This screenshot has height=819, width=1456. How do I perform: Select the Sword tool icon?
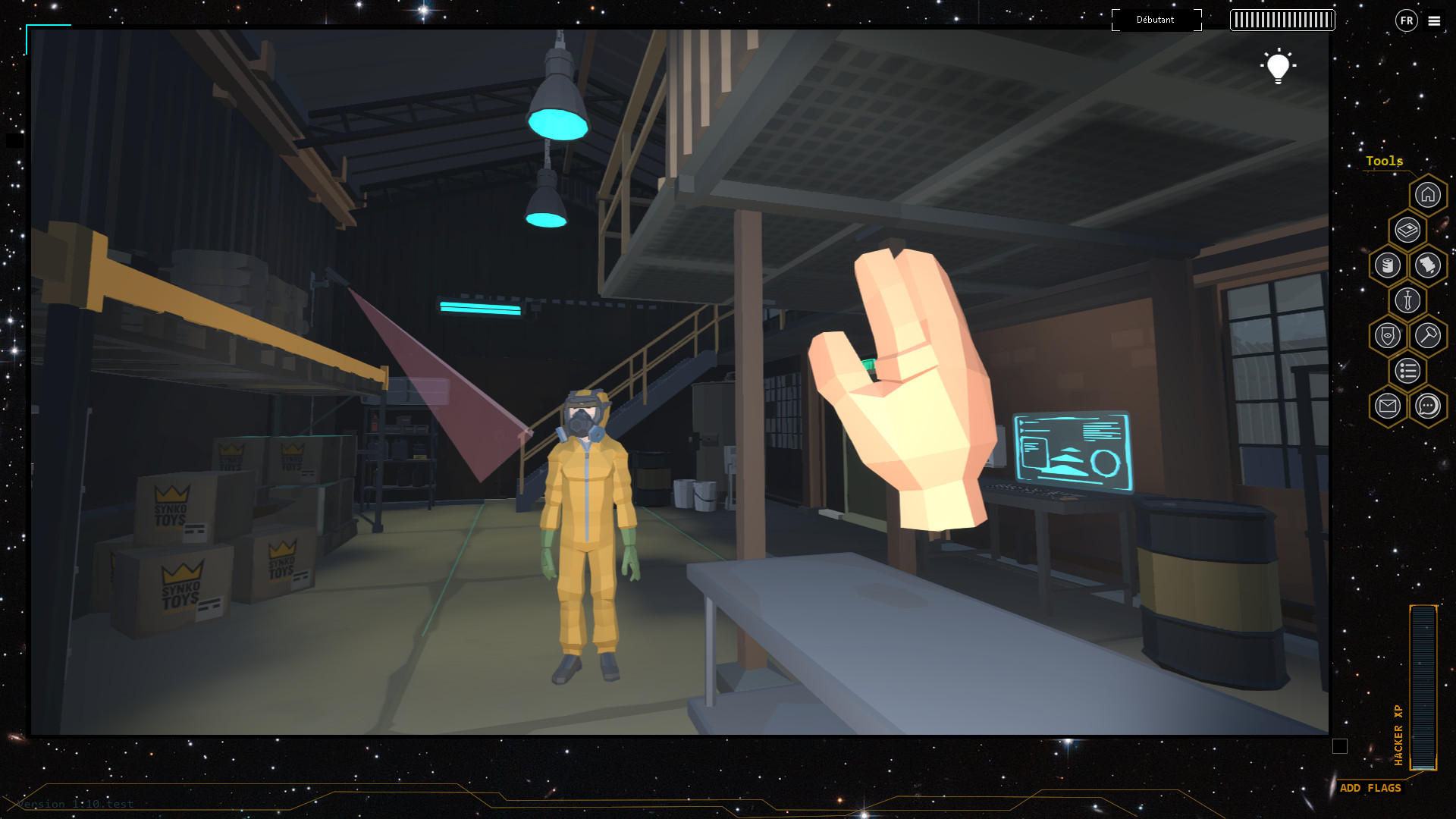click(1407, 300)
